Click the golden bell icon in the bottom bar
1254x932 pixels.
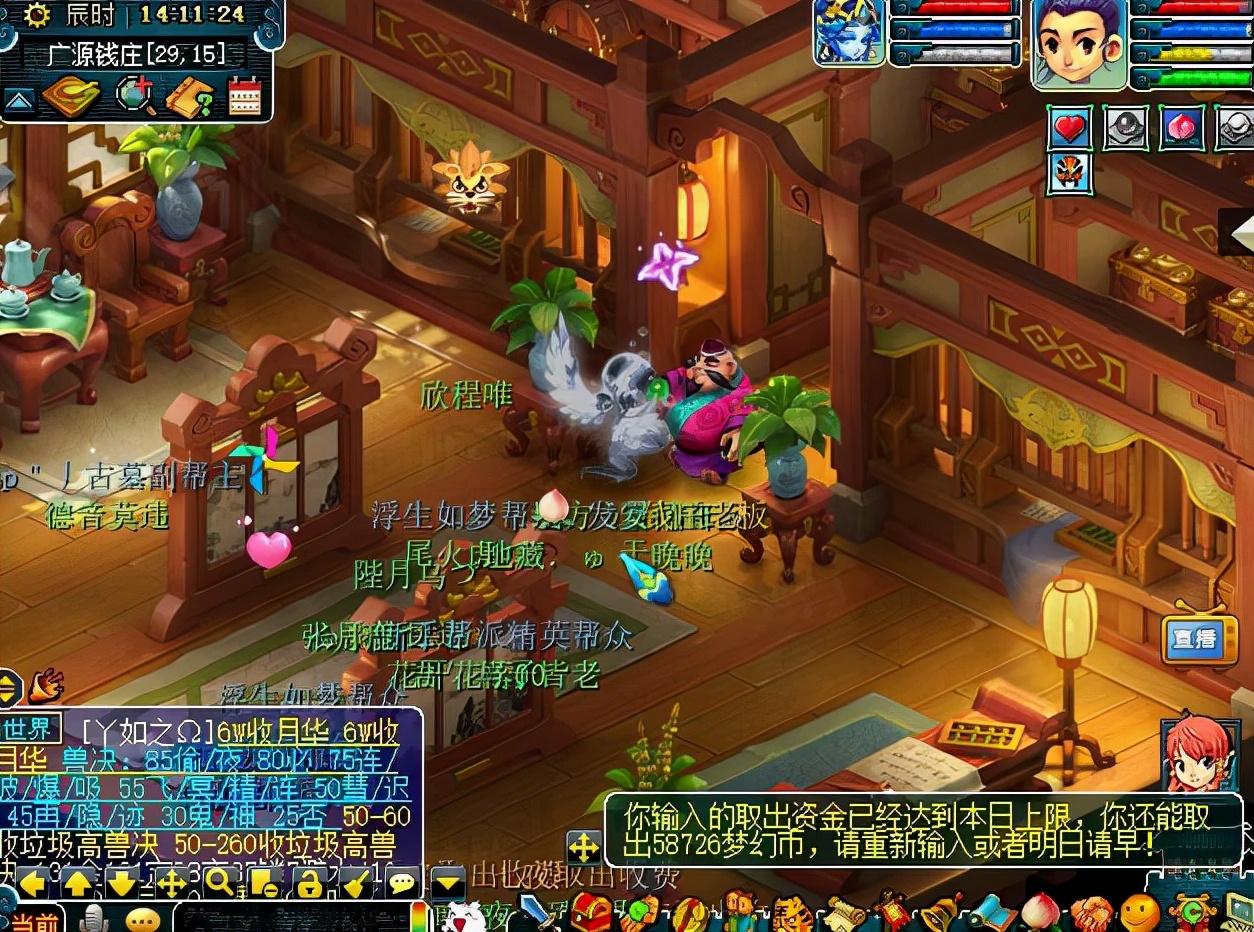coord(940,912)
